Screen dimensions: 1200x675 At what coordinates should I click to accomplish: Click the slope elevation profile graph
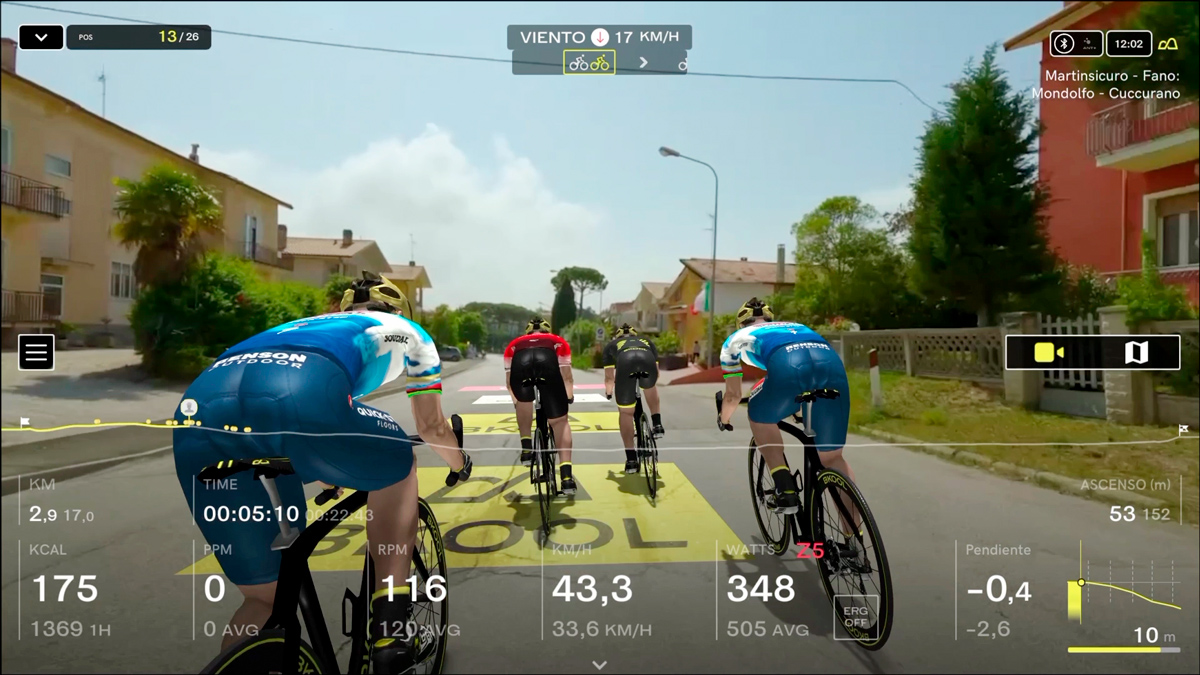click(x=1124, y=595)
